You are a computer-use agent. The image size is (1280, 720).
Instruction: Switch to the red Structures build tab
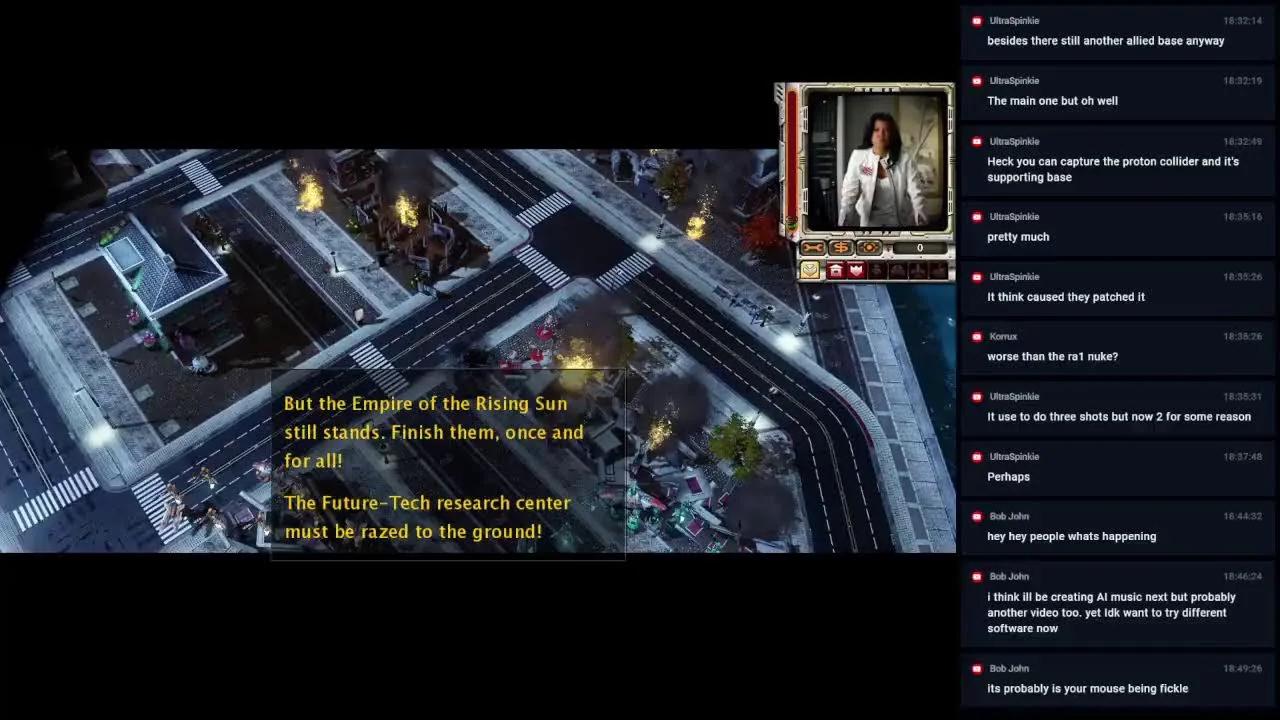(x=836, y=270)
